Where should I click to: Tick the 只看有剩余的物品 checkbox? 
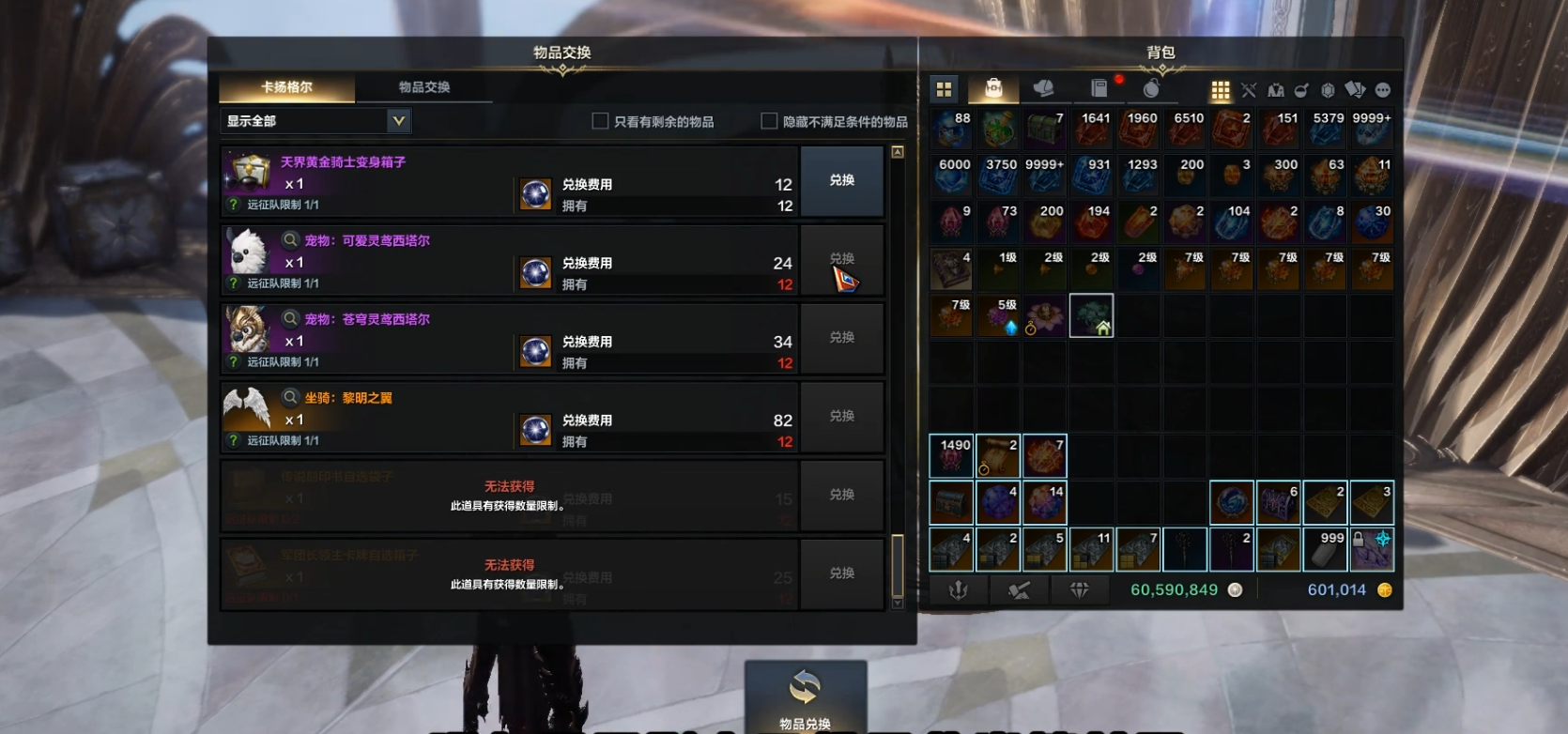click(x=600, y=121)
